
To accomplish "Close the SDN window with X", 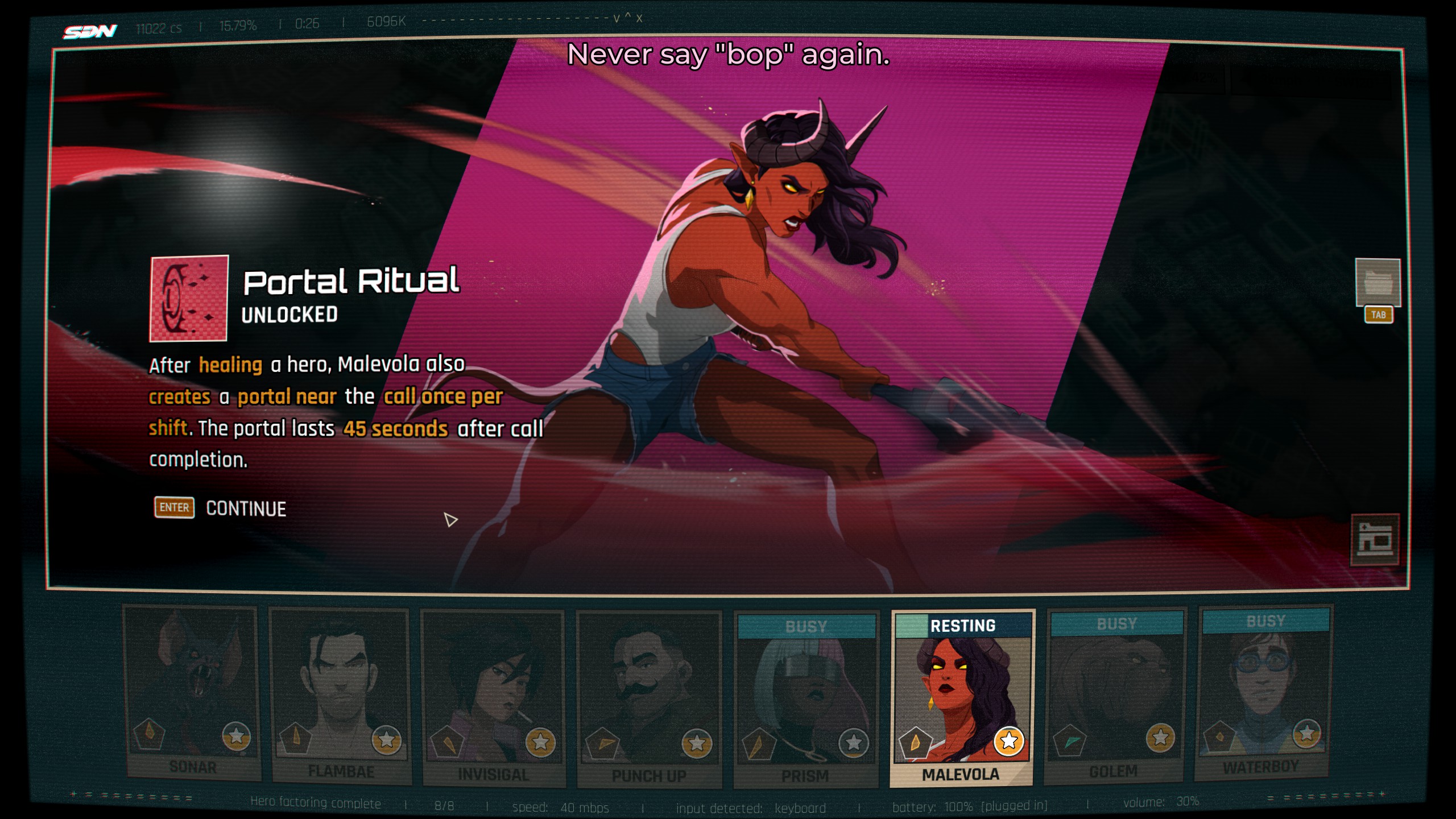I will 639,18.
